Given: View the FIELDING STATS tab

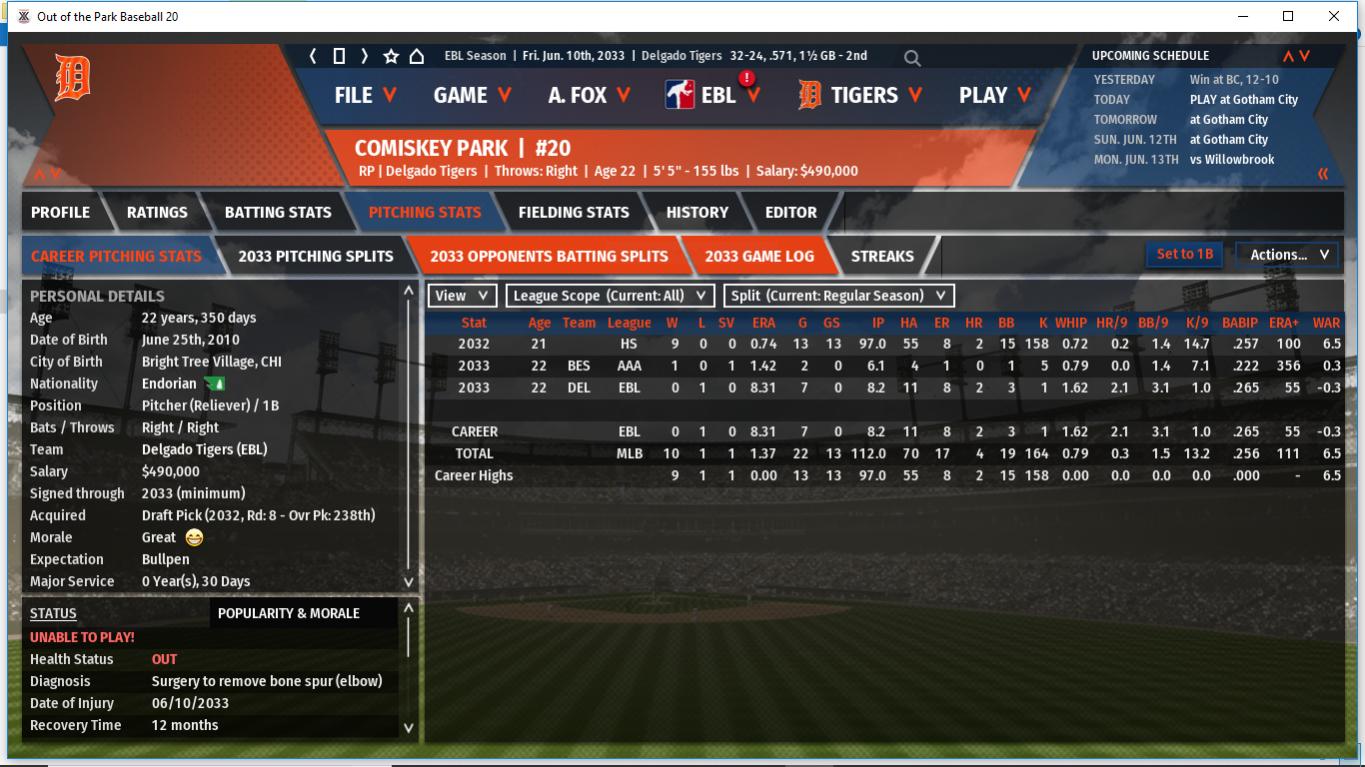Looking at the screenshot, I should click(x=573, y=212).
